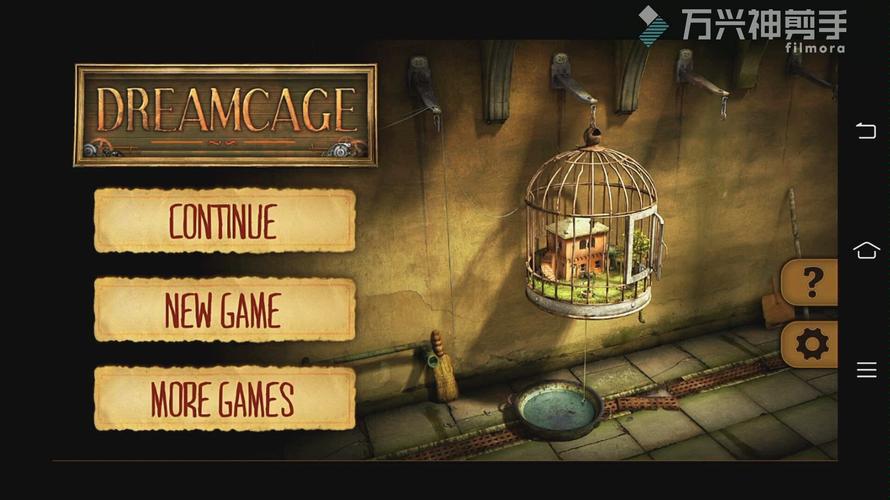The width and height of the screenshot is (890, 500).
Task: Start a New Game
Action: (224, 310)
